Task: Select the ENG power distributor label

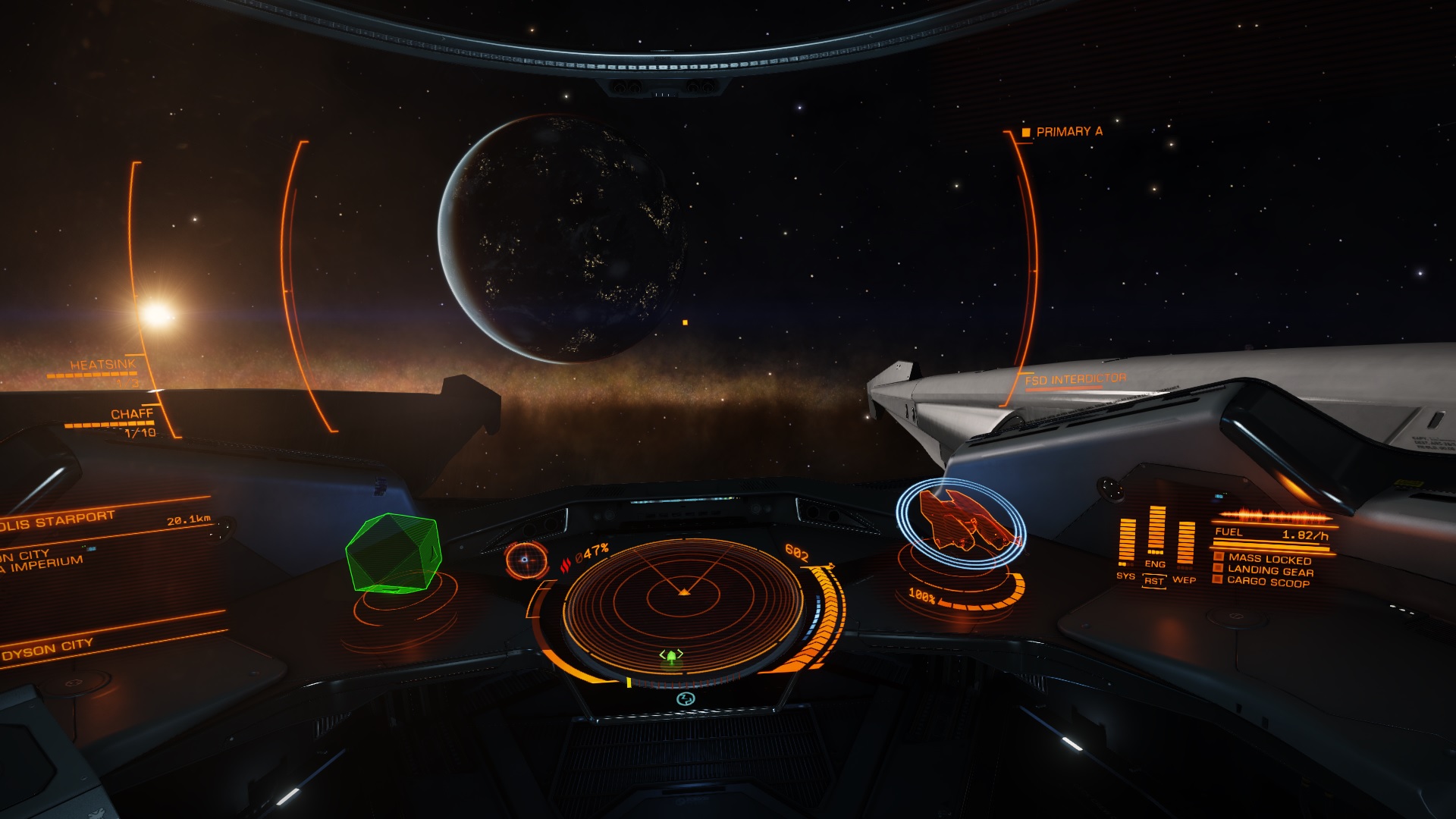Action: click(1155, 564)
